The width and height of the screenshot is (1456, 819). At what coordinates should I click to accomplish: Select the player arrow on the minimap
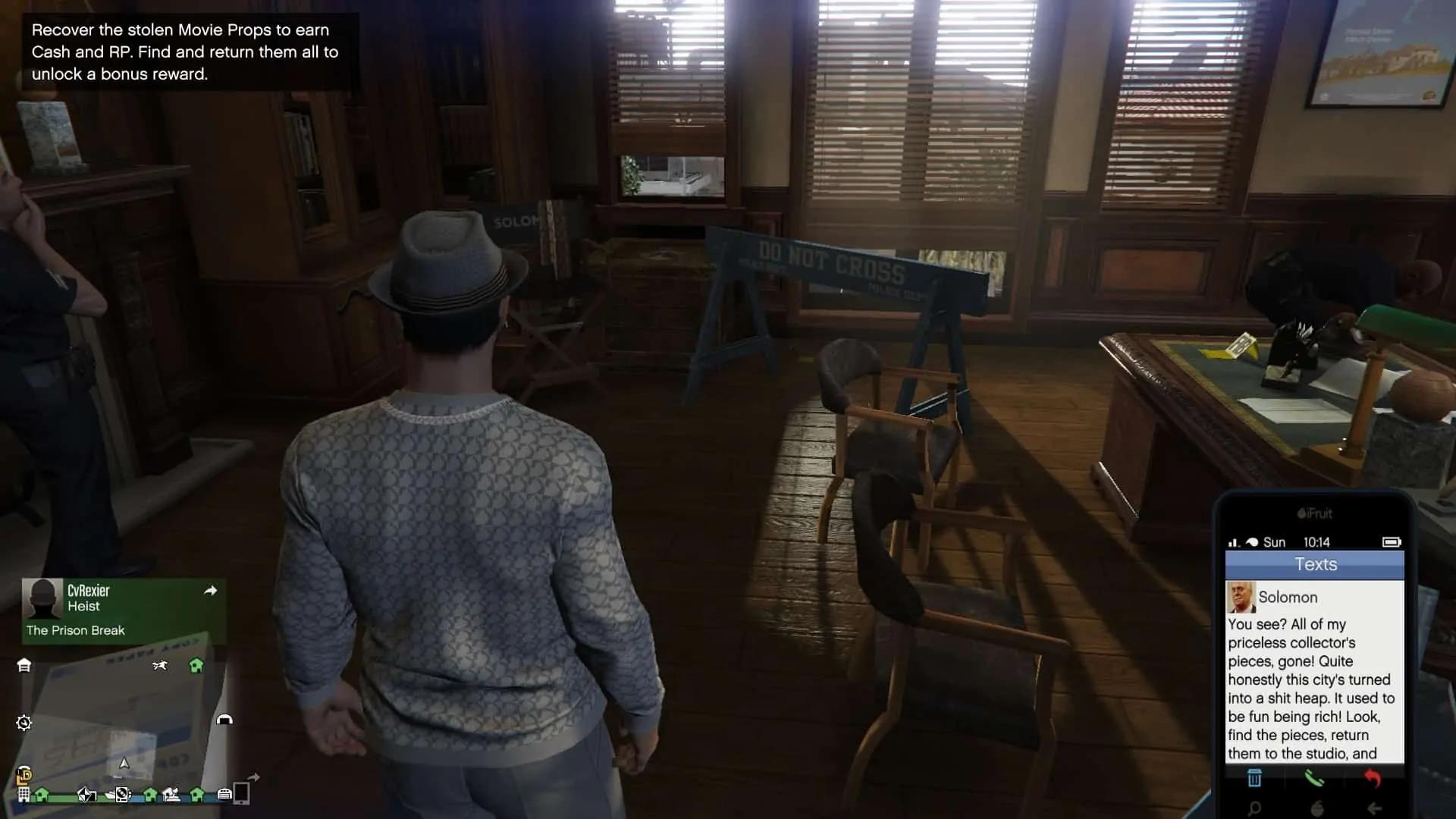tap(124, 763)
